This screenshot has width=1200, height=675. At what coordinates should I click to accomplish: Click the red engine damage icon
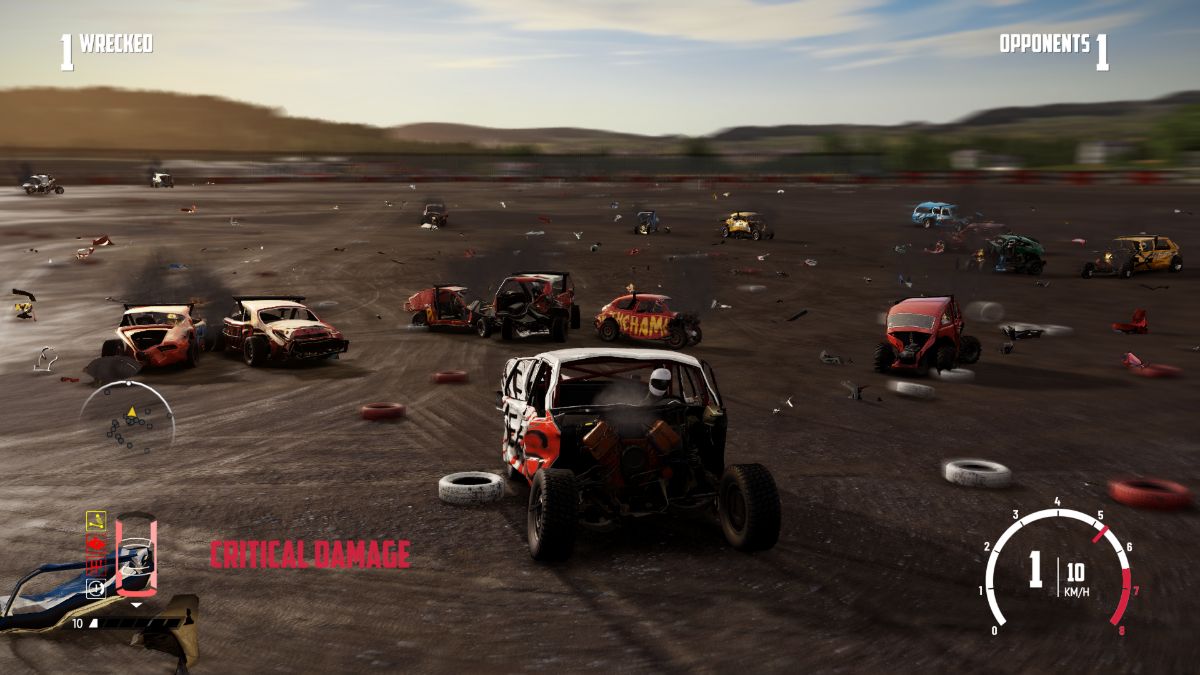96,543
